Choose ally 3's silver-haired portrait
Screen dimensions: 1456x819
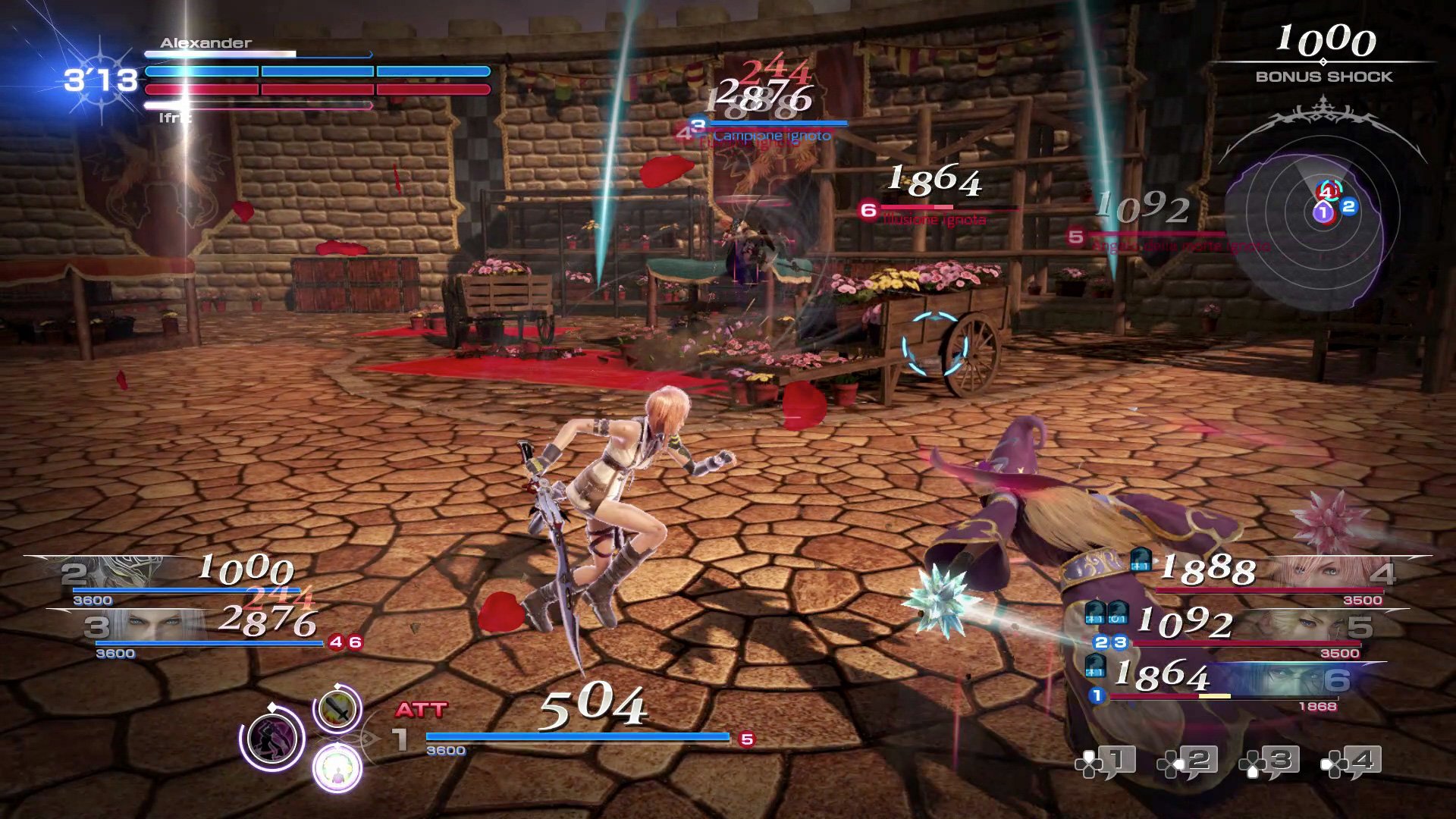point(152,626)
